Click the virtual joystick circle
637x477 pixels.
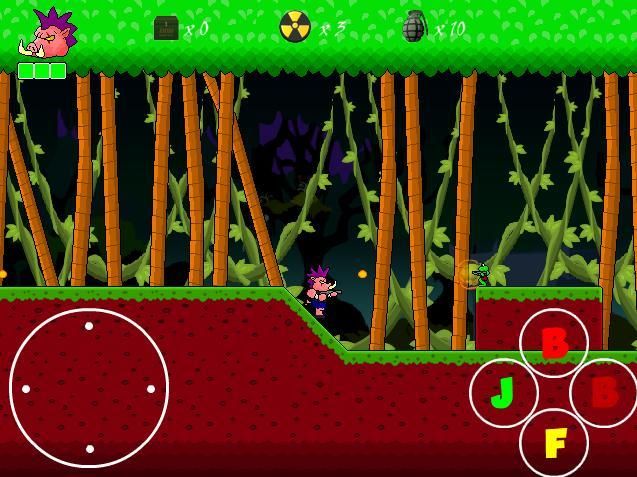click(x=89, y=388)
